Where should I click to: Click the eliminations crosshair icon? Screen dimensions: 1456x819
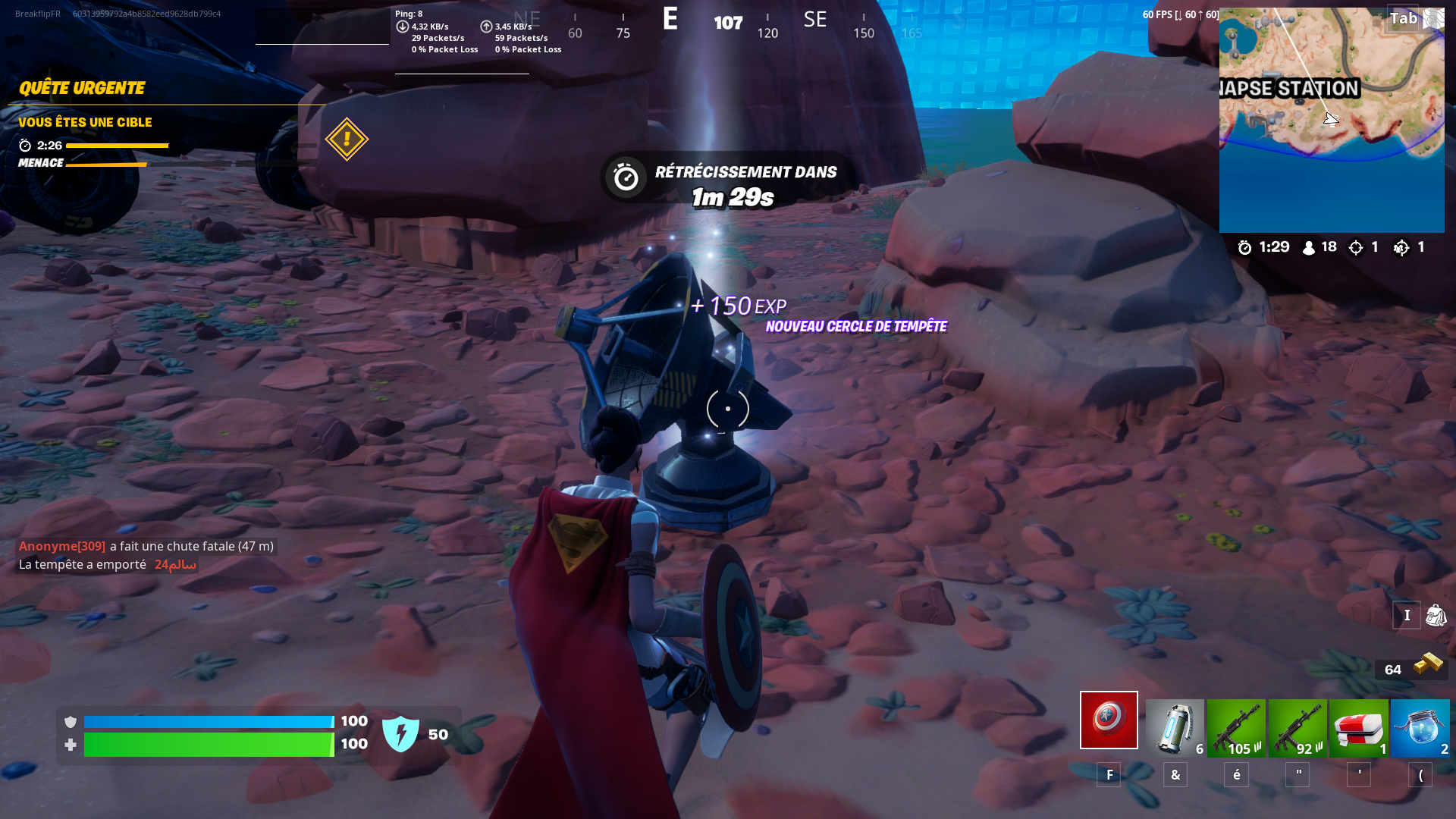[1355, 247]
